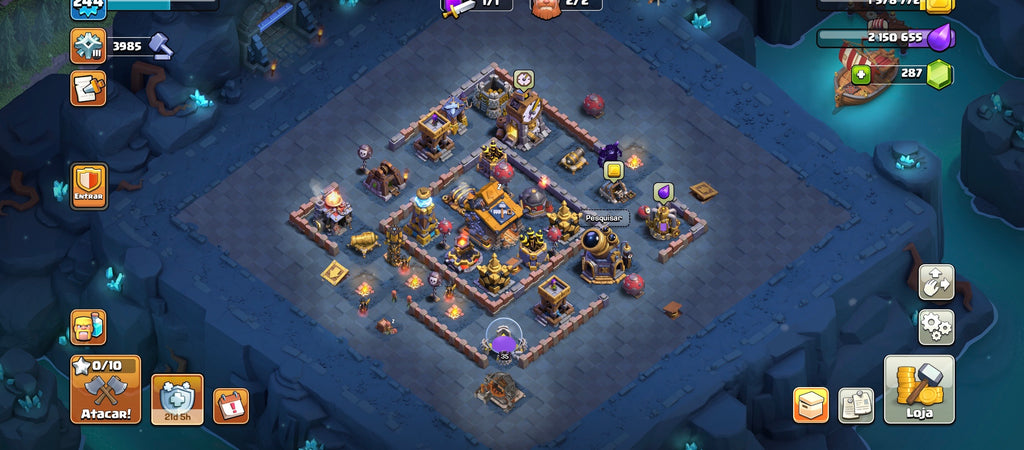This screenshot has width=1024, height=450.
Task: Open the red calendar events icon
Action: pyautogui.click(x=230, y=405)
